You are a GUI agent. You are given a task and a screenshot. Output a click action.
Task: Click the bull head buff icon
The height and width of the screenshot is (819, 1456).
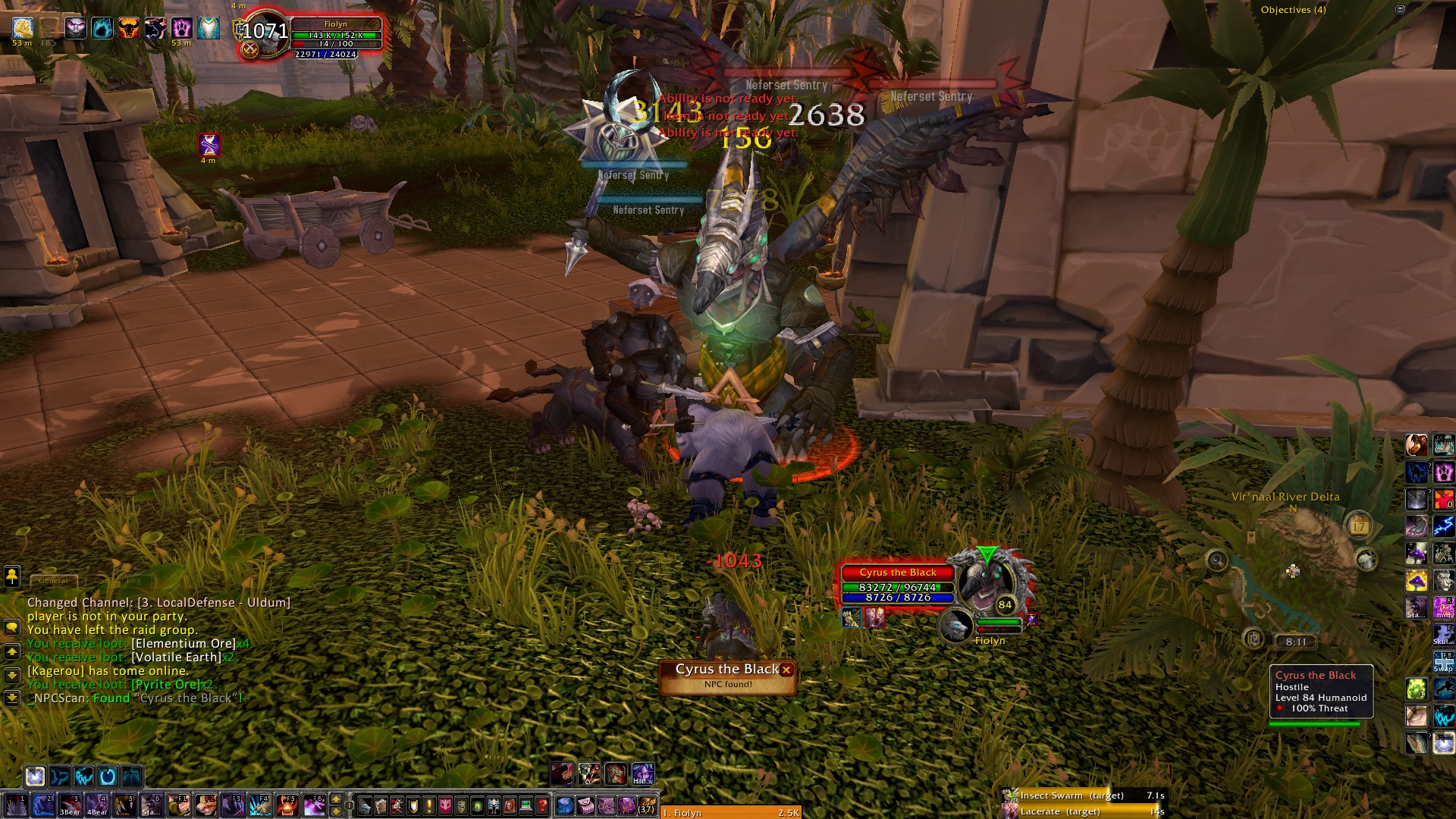click(128, 29)
